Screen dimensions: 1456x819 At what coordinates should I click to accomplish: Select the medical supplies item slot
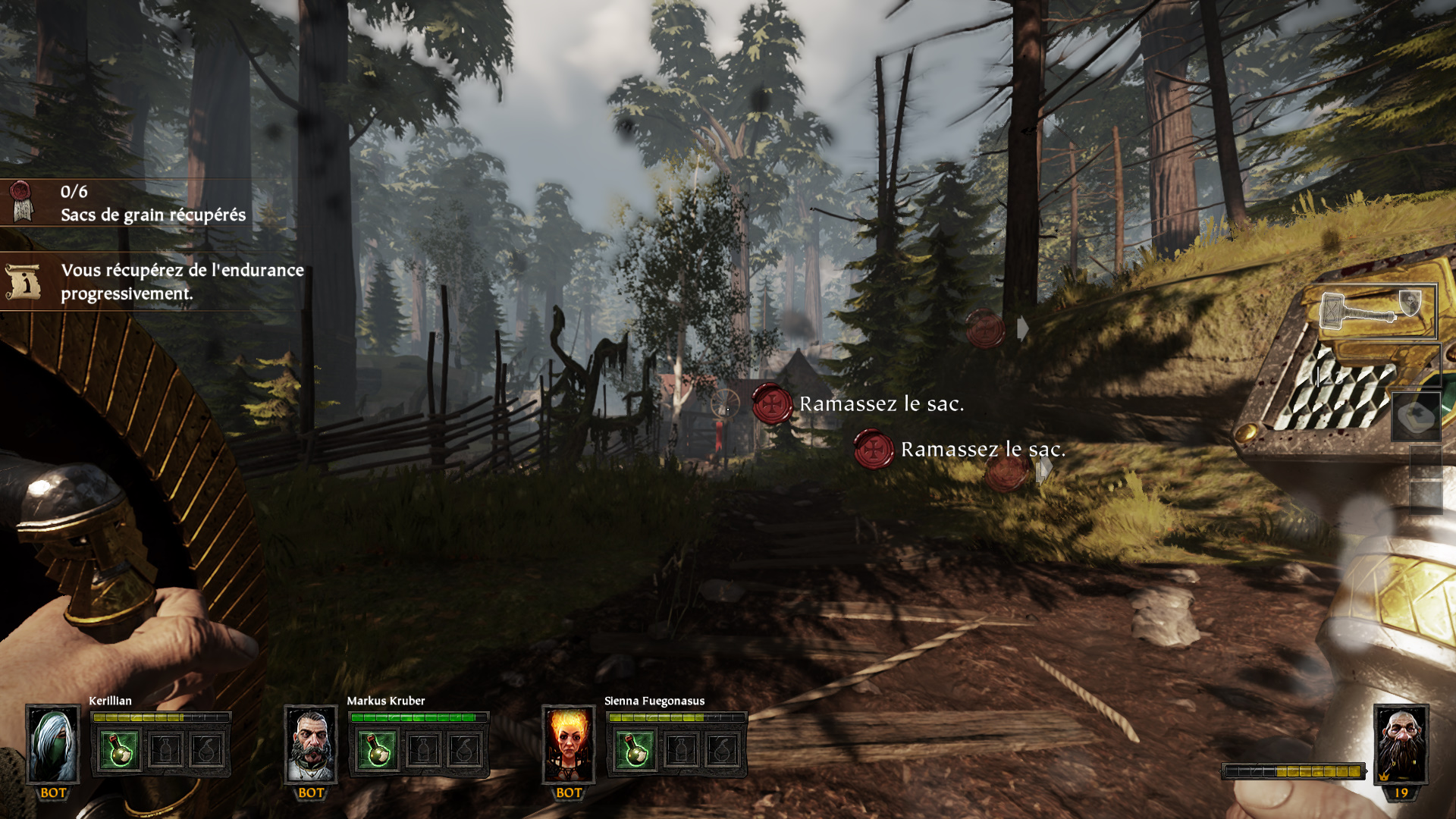coord(1416,416)
